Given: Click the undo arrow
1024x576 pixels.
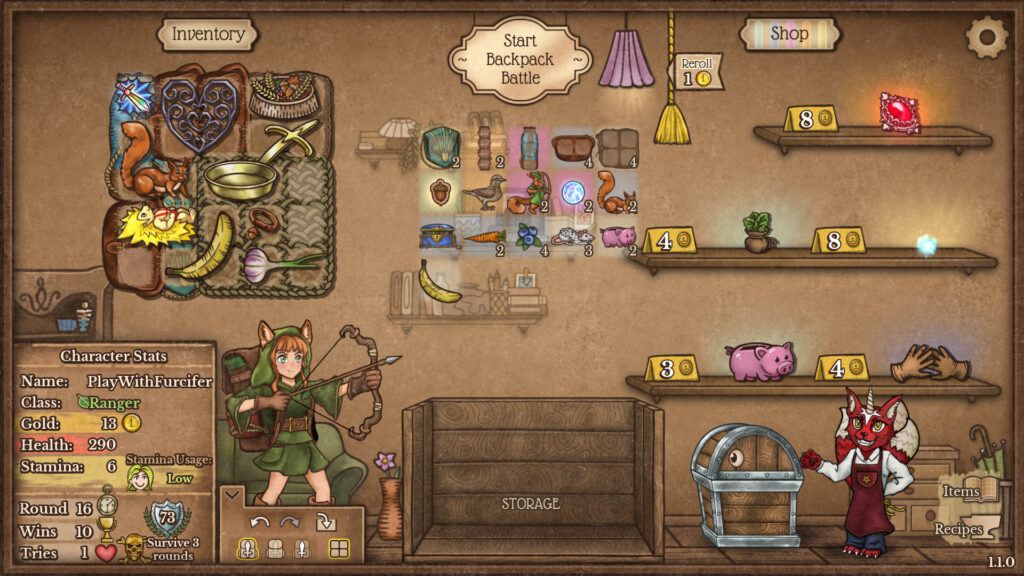Looking at the screenshot, I should (x=260, y=521).
